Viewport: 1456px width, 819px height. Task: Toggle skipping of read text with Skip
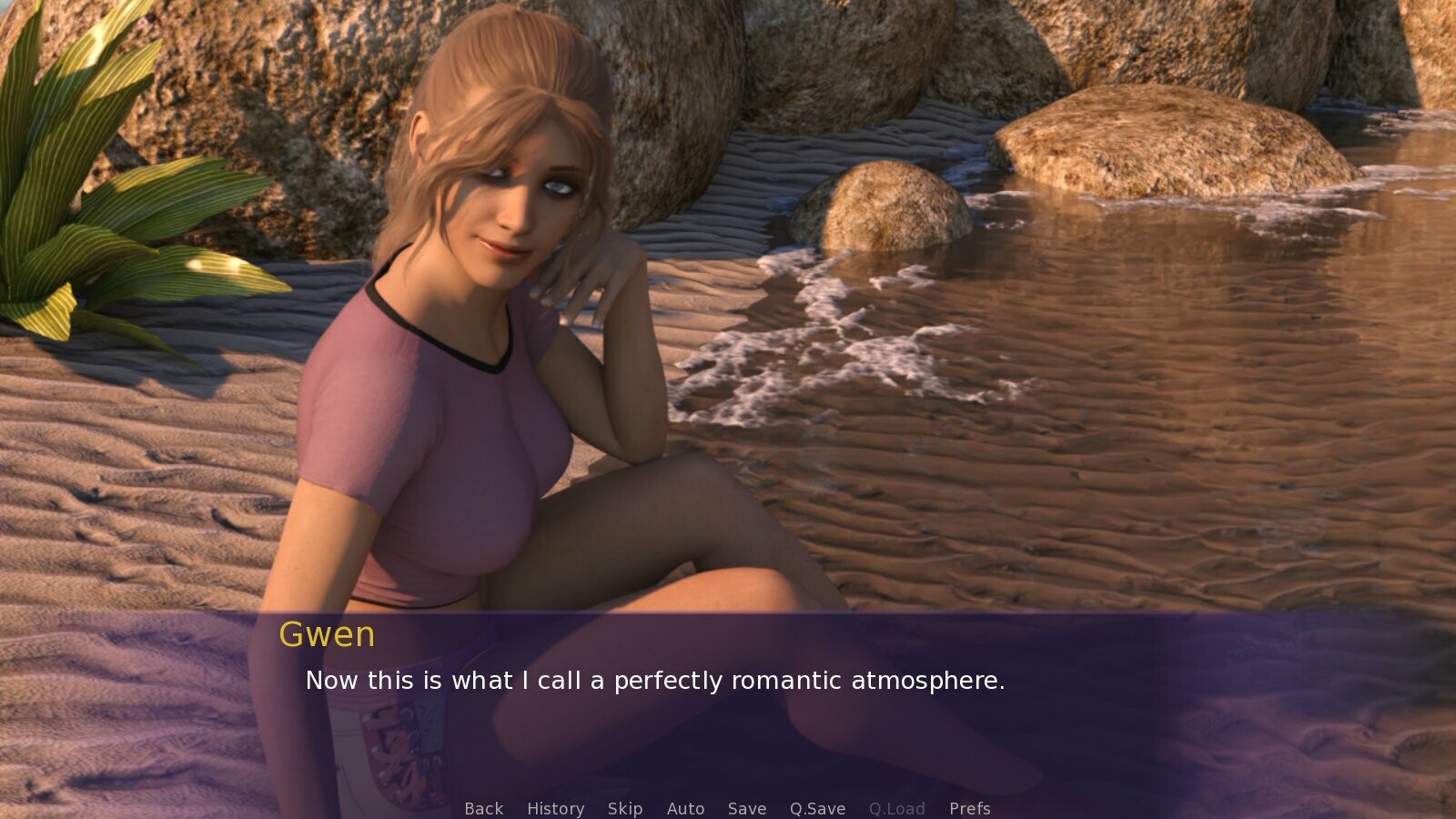point(625,808)
